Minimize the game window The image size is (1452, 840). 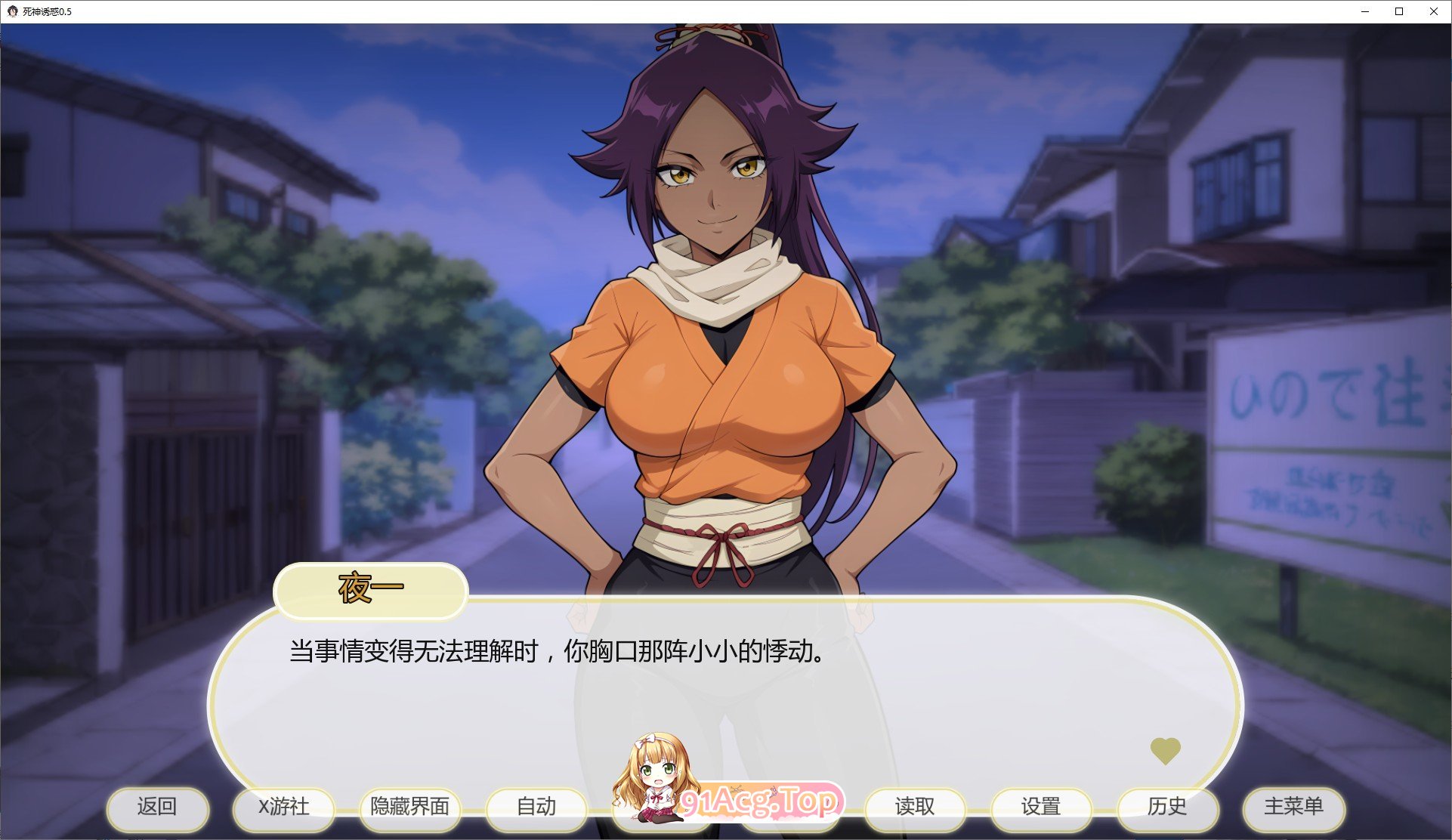pyautogui.click(x=1364, y=11)
